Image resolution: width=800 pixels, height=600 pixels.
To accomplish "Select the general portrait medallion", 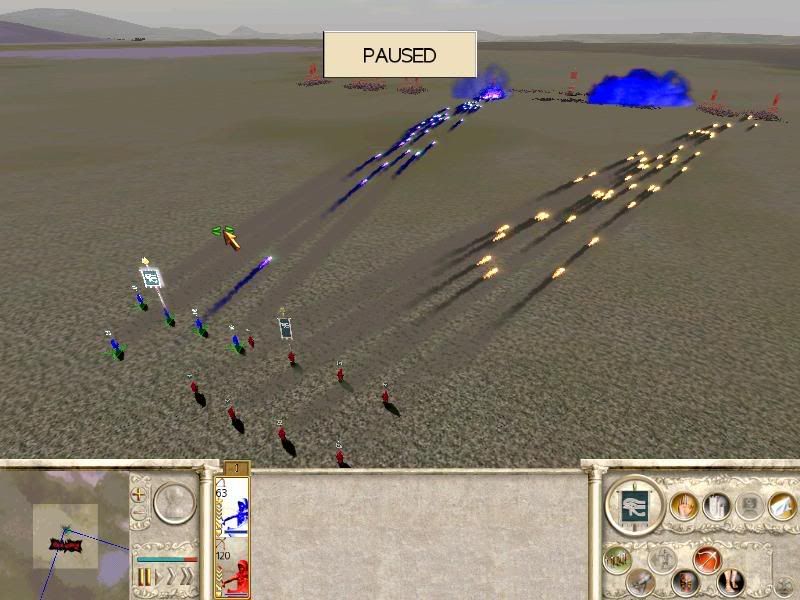I will click(175, 503).
